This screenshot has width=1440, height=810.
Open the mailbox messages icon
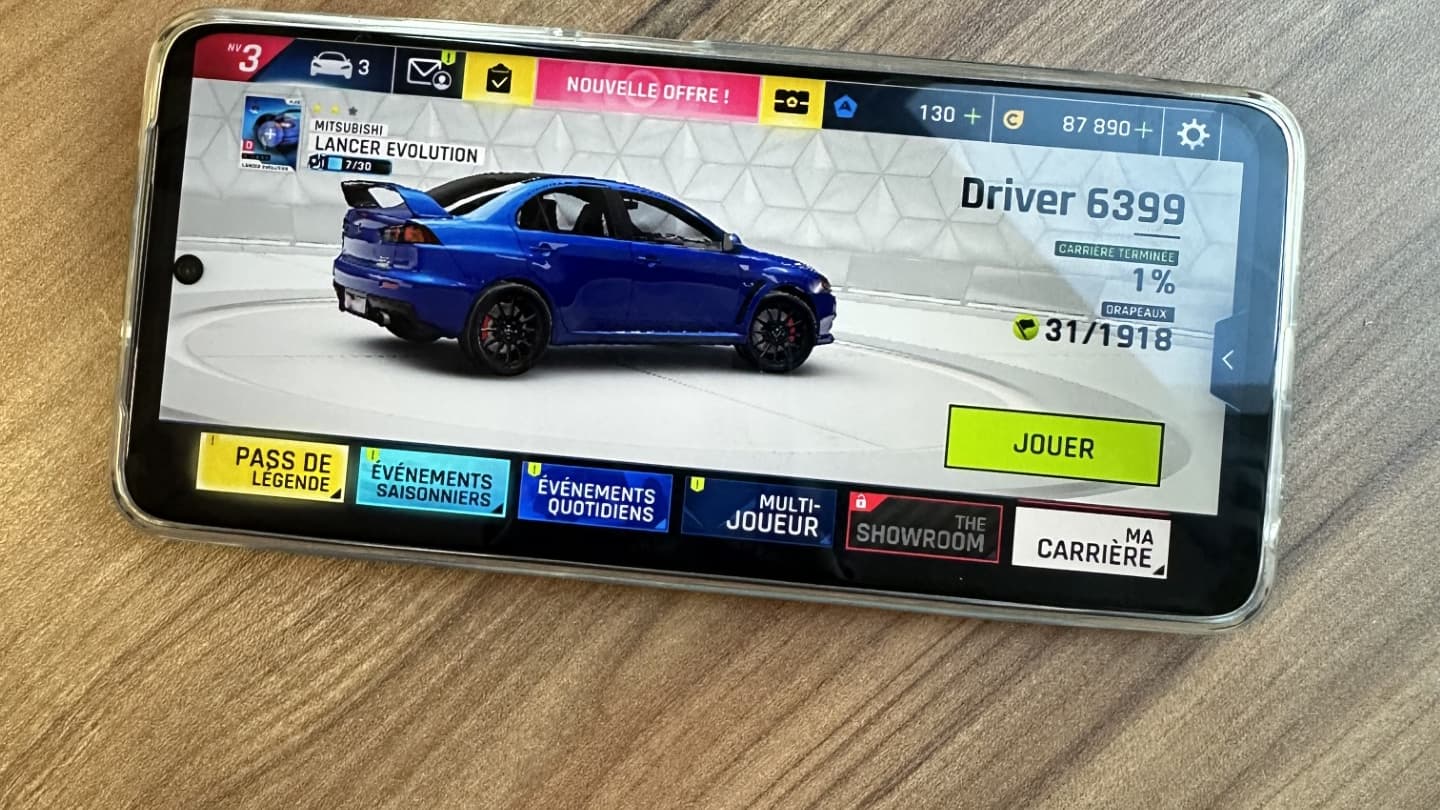tap(428, 71)
